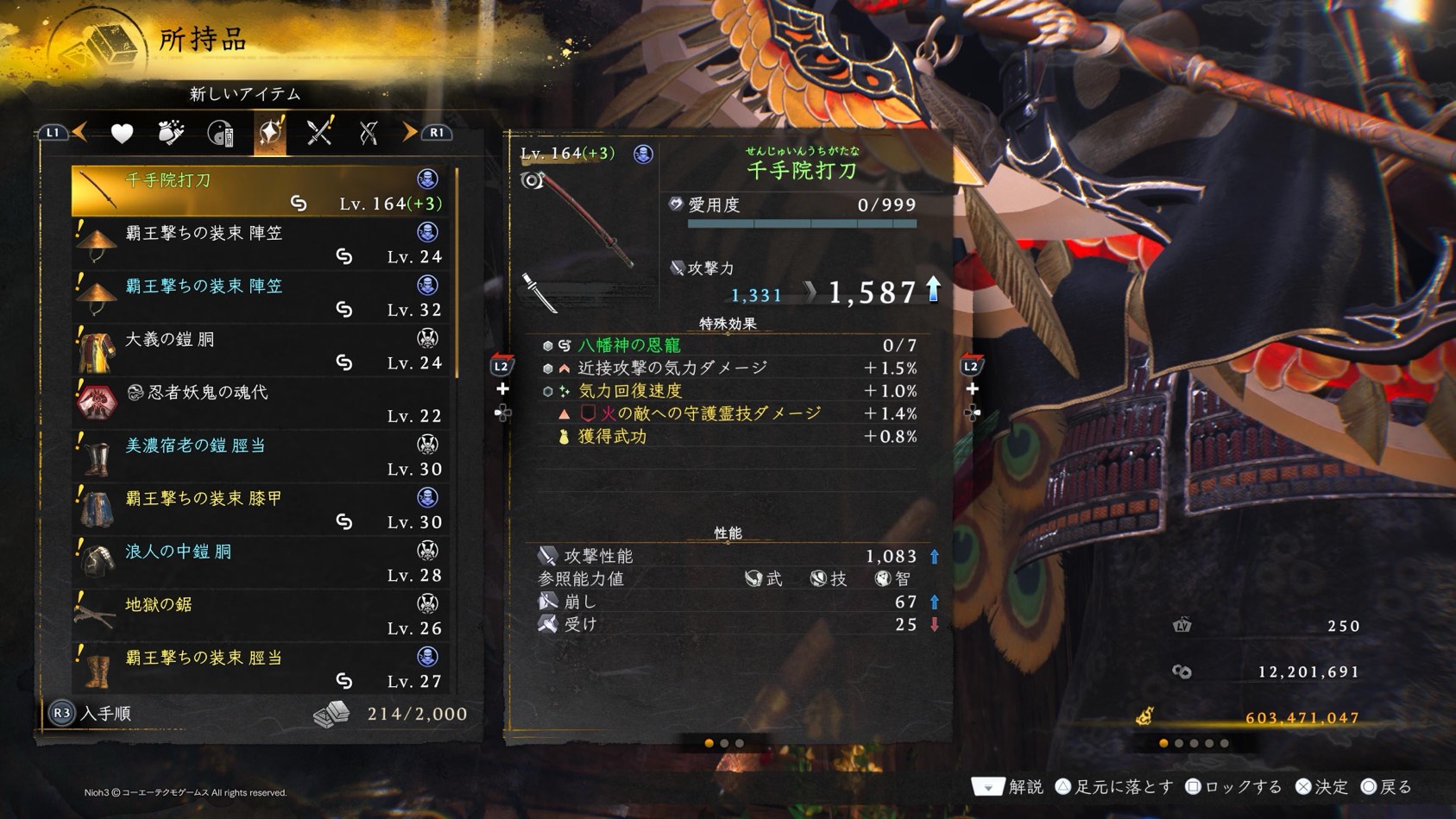Select the 千手院打刀 katana row

tap(263, 191)
